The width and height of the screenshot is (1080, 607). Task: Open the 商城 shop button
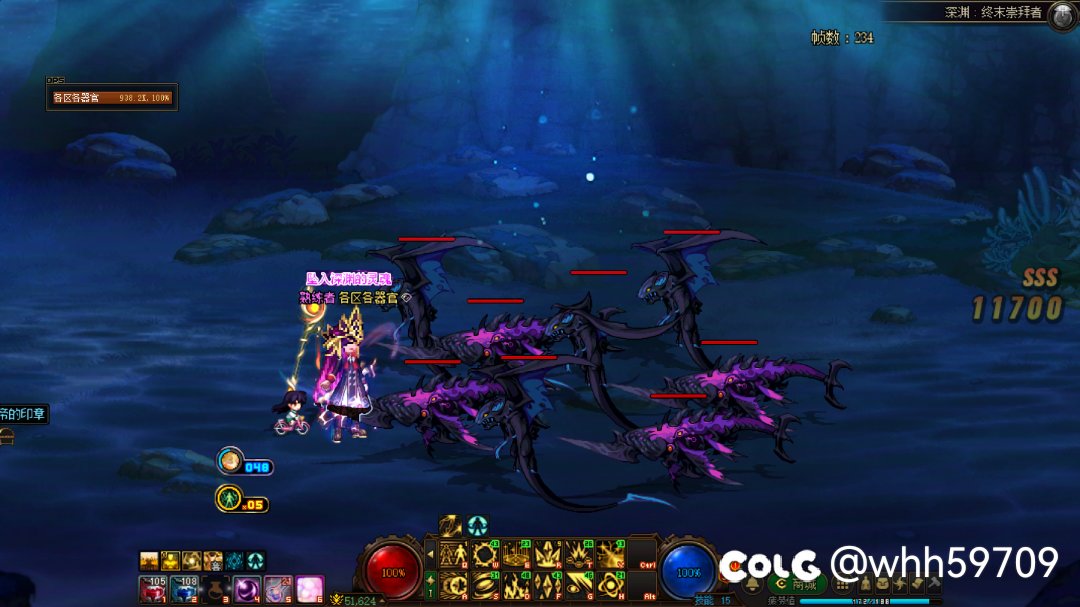click(x=797, y=584)
